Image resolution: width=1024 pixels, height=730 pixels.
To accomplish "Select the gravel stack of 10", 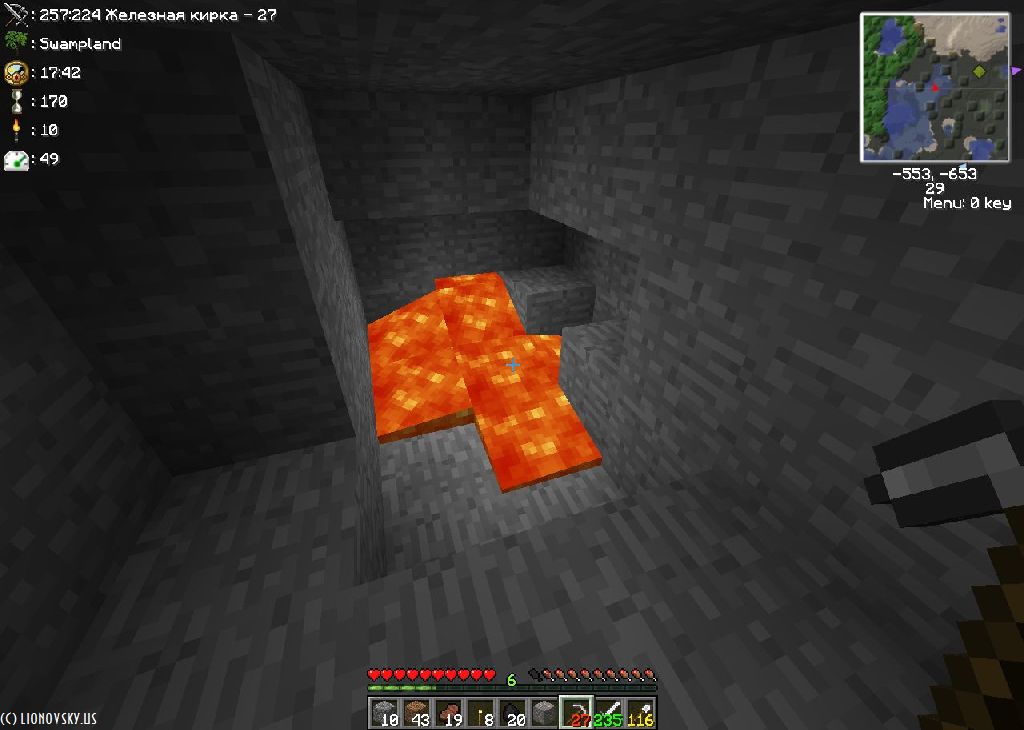I will click(x=385, y=713).
